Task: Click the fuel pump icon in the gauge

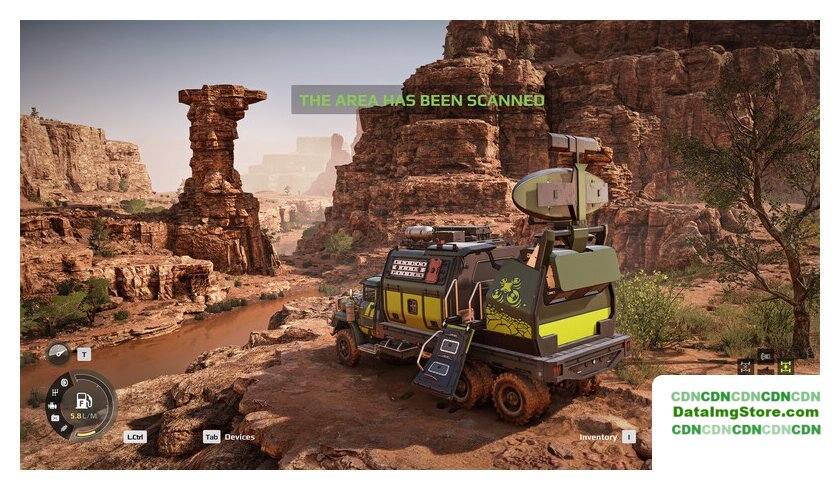Action: [85, 400]
